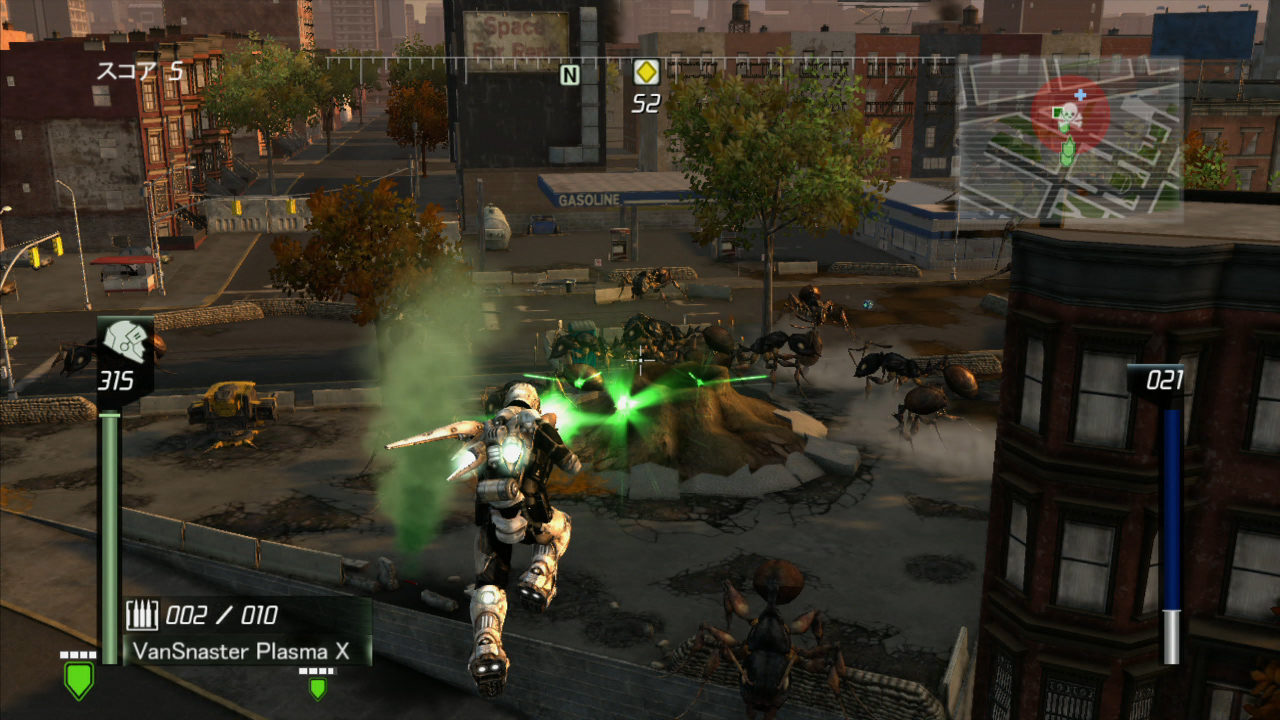The height and width of the screenshot is (720, 1280).
Task: Select the N compass marker
Action: (x=569, y=74)
